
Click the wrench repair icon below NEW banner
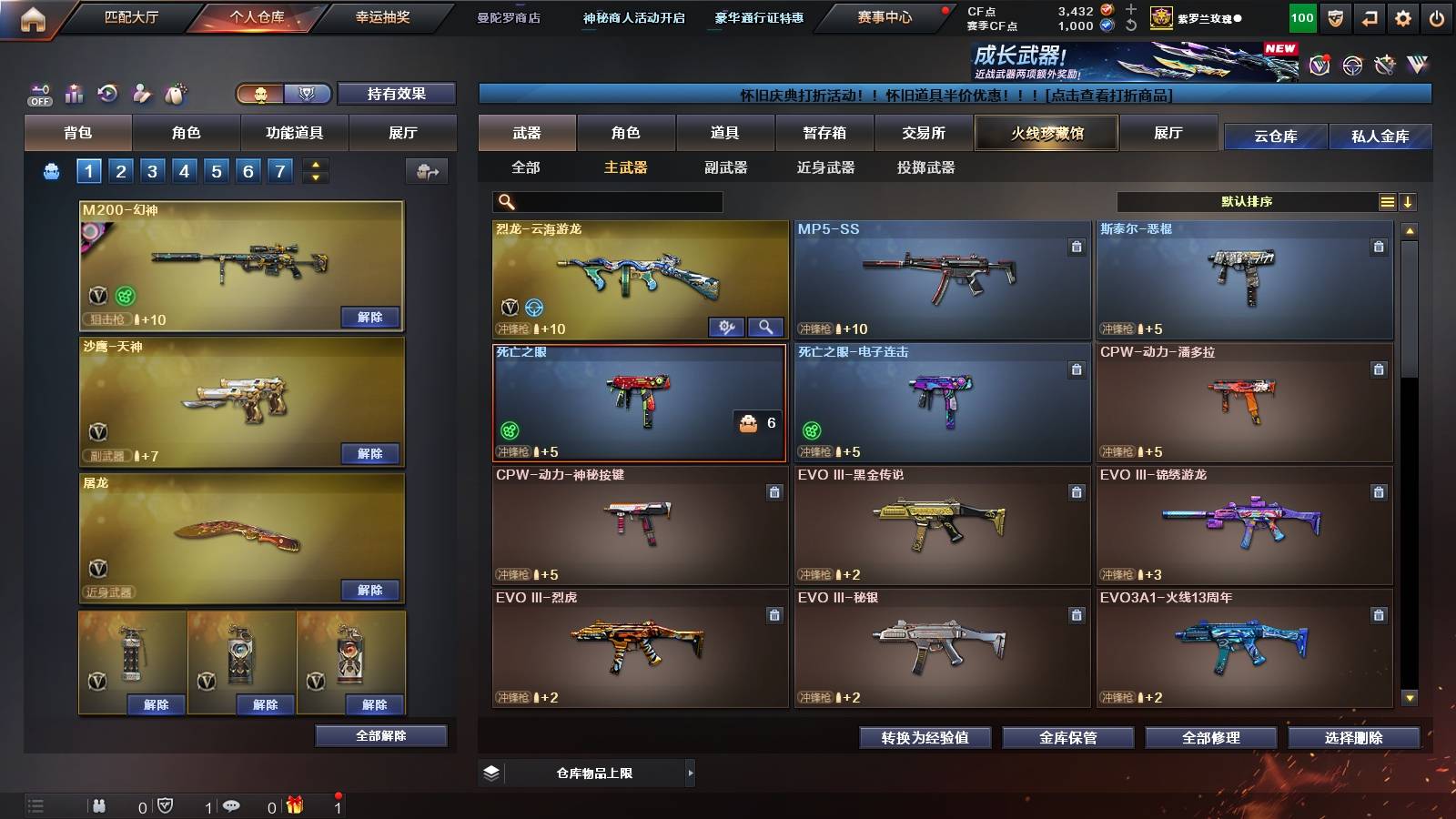coord(1386,65)
